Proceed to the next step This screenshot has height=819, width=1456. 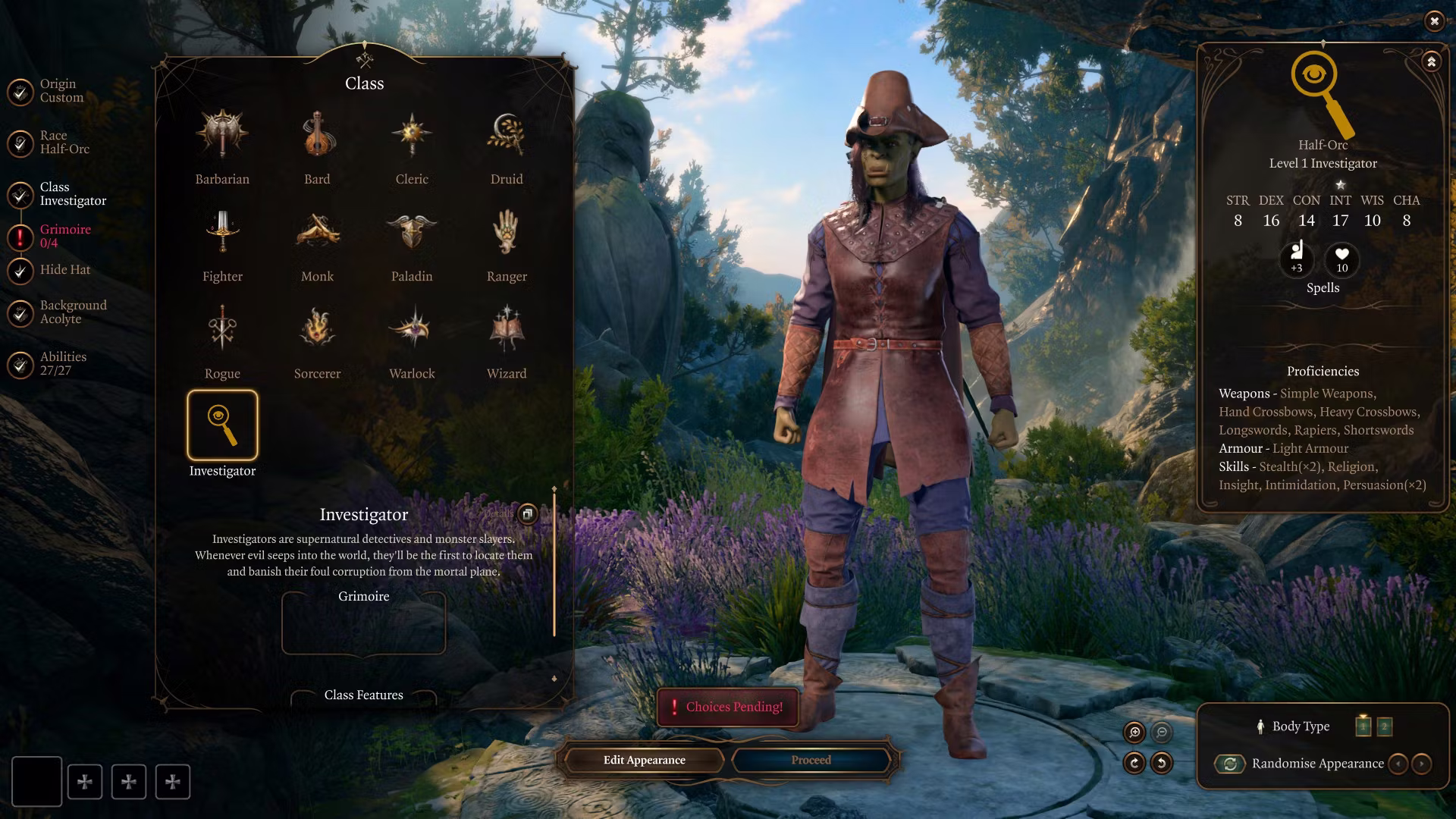[x=811, y=760]
